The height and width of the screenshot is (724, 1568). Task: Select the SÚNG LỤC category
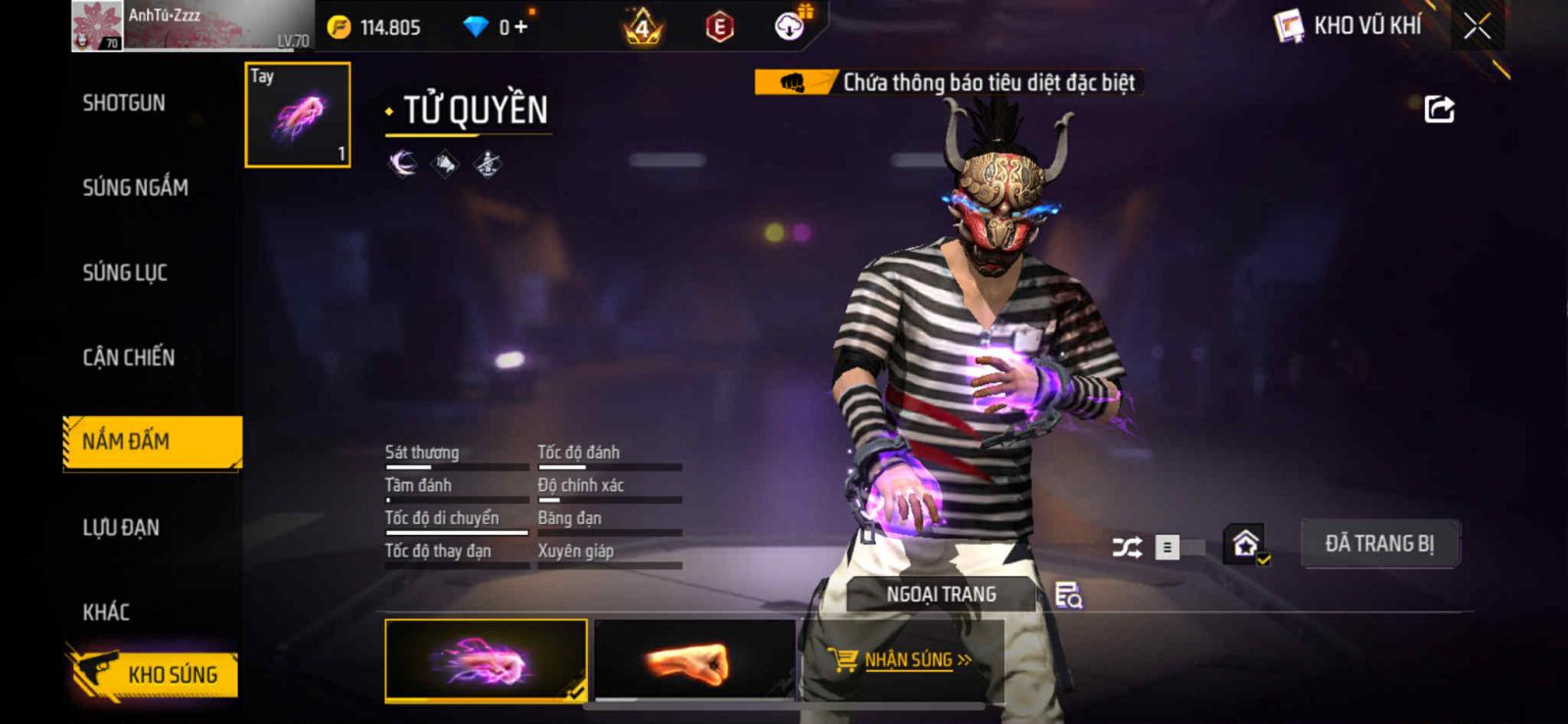pos(125,272)
